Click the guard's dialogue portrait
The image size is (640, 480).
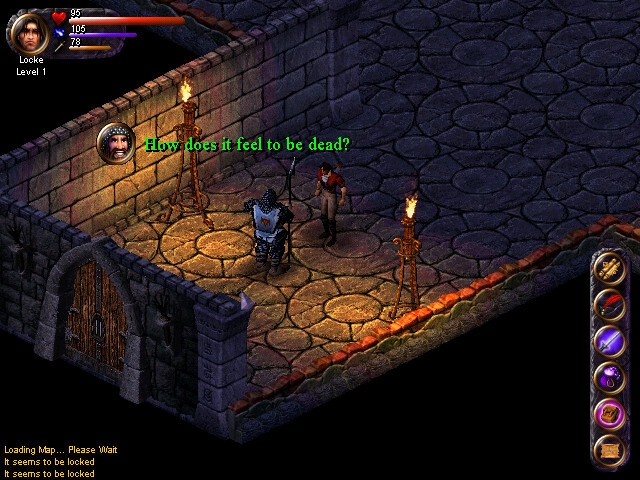tap(116, 144)
